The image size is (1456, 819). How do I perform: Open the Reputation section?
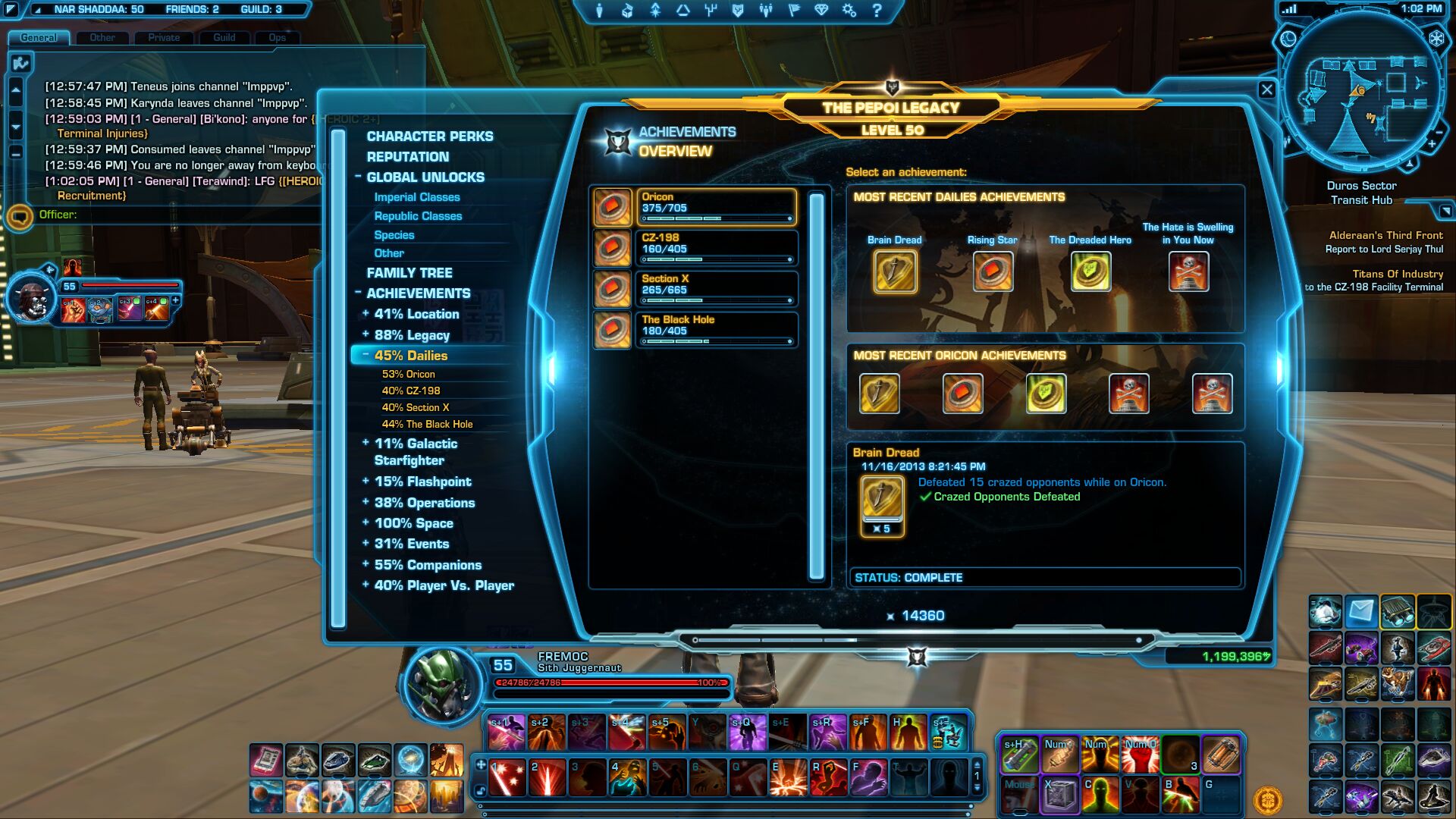[x=407, y=157]
